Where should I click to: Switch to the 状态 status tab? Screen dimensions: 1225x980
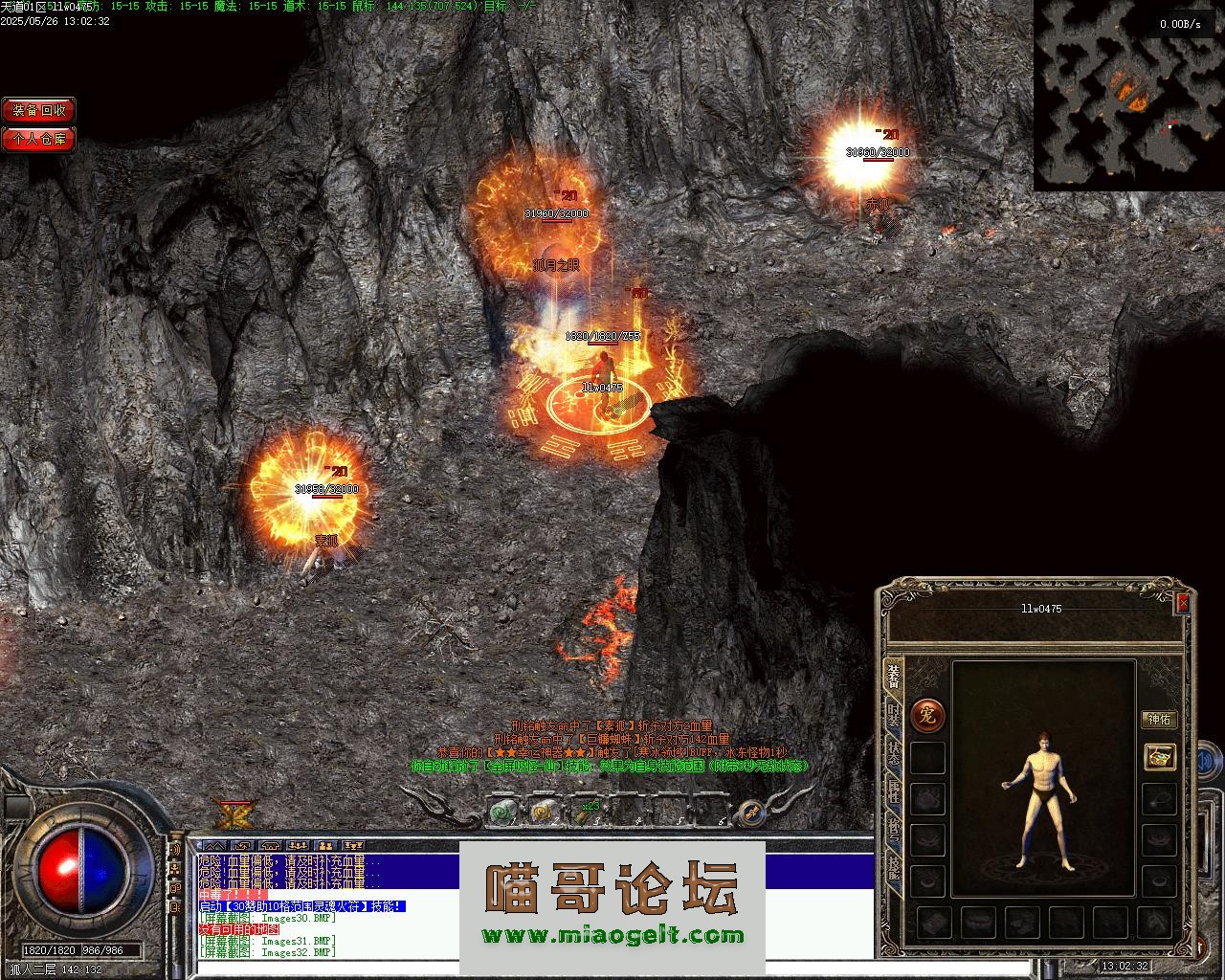click(x=893, y=752)
